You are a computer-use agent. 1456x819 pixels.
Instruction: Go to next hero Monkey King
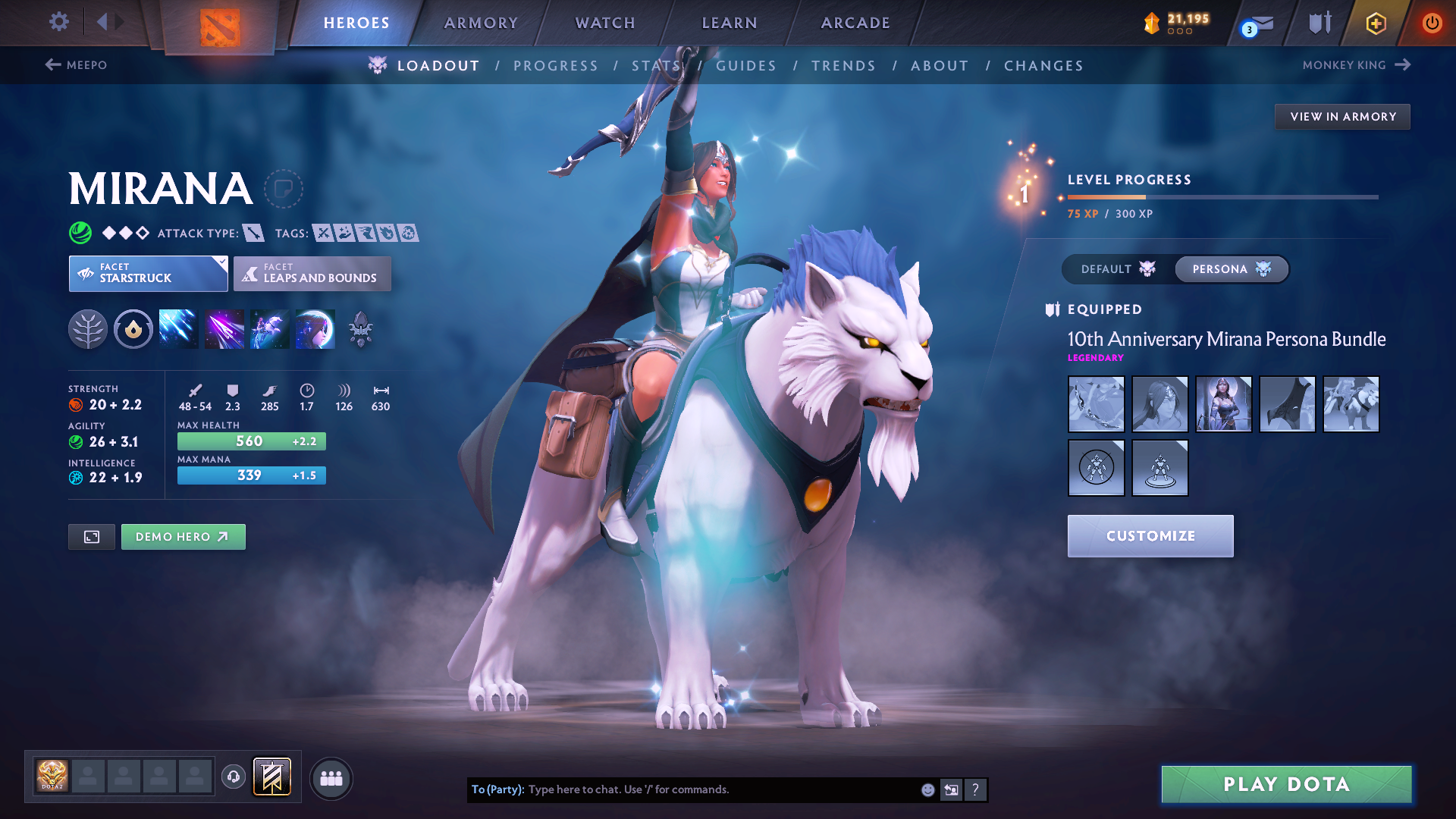click(x=1355, y=65)
